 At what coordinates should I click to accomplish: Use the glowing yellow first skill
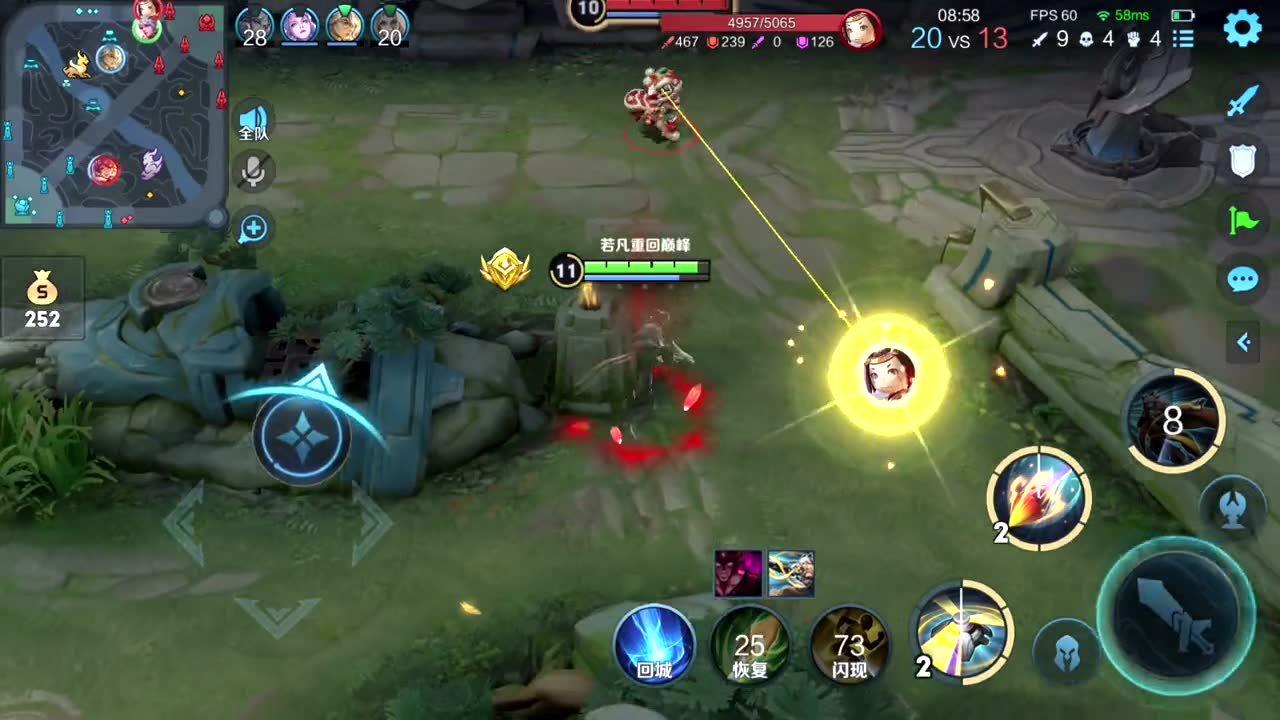pos(962,632)
